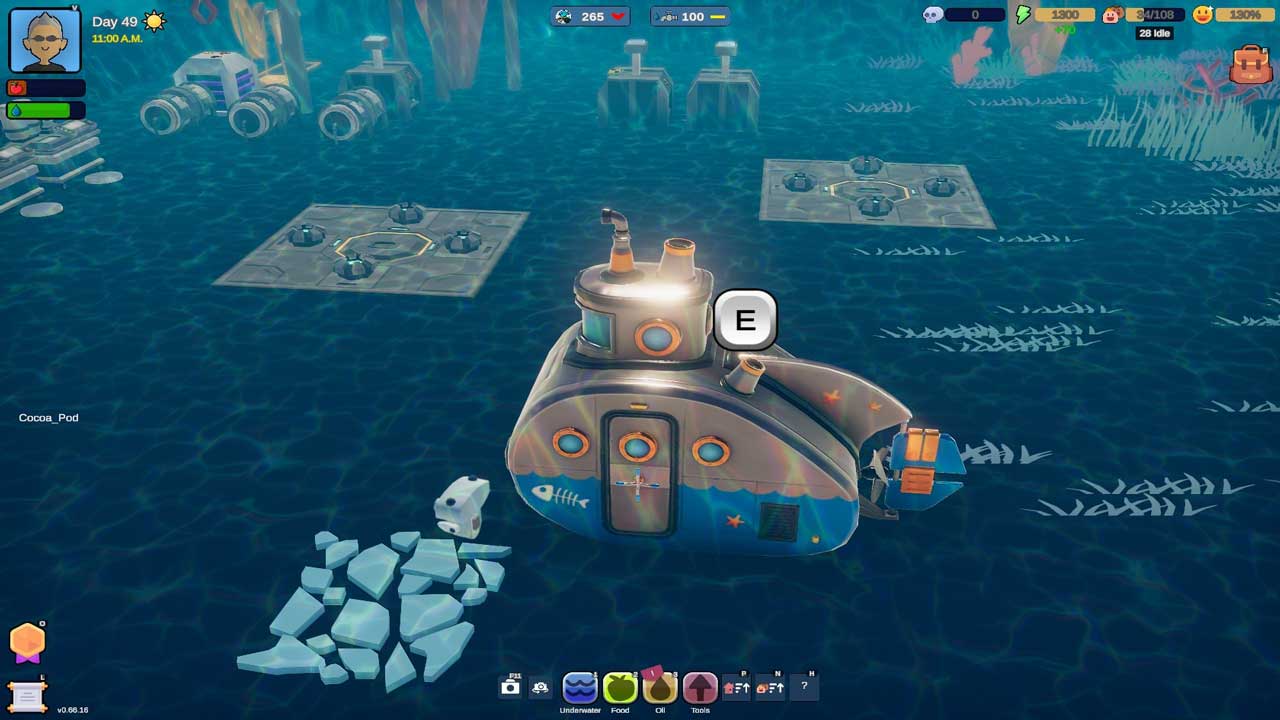1280x720 pixels.
Task: Click the camera screenshot mode button
Action: point(510,688)
